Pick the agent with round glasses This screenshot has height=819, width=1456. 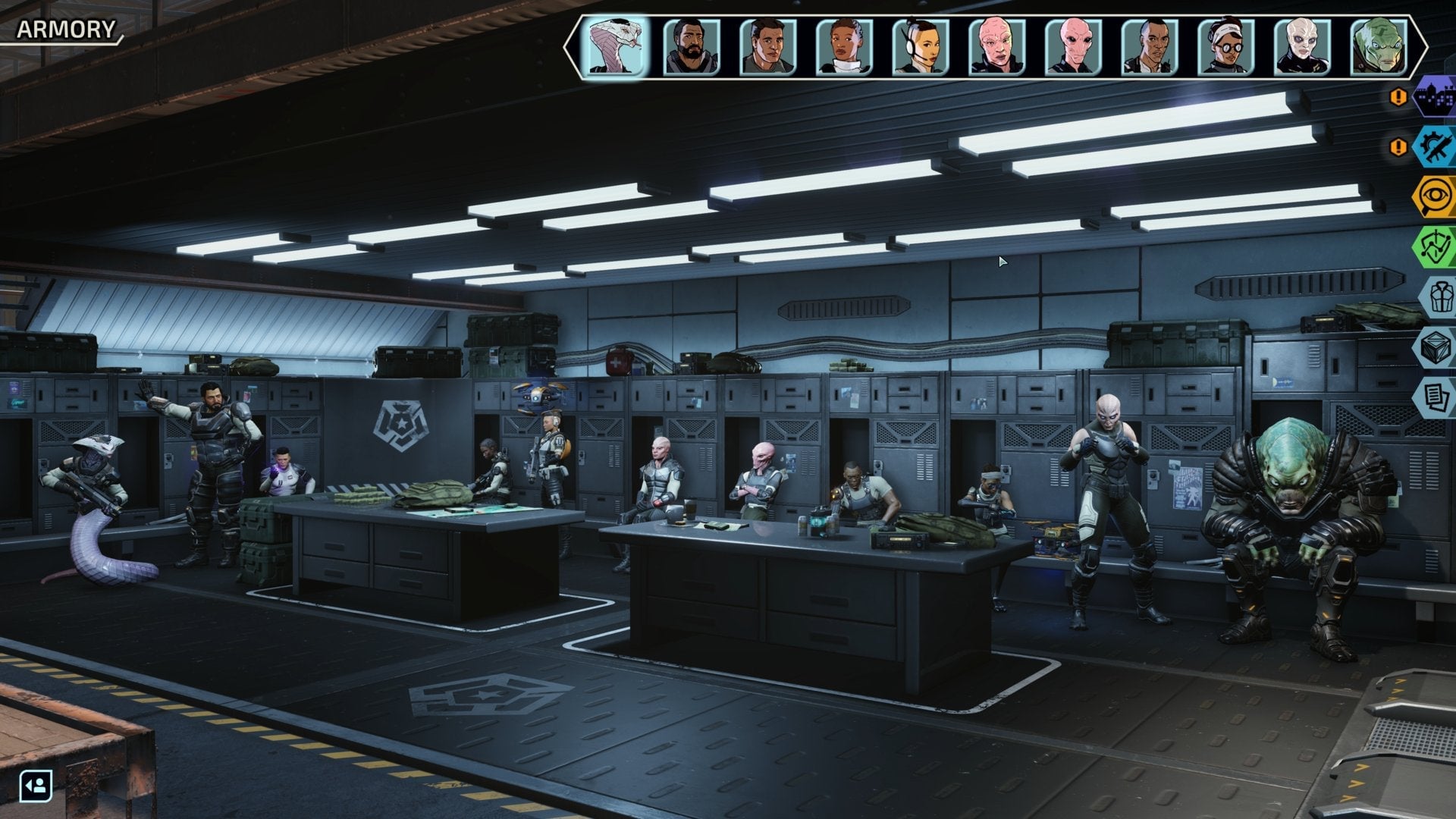coord(1225,47)
